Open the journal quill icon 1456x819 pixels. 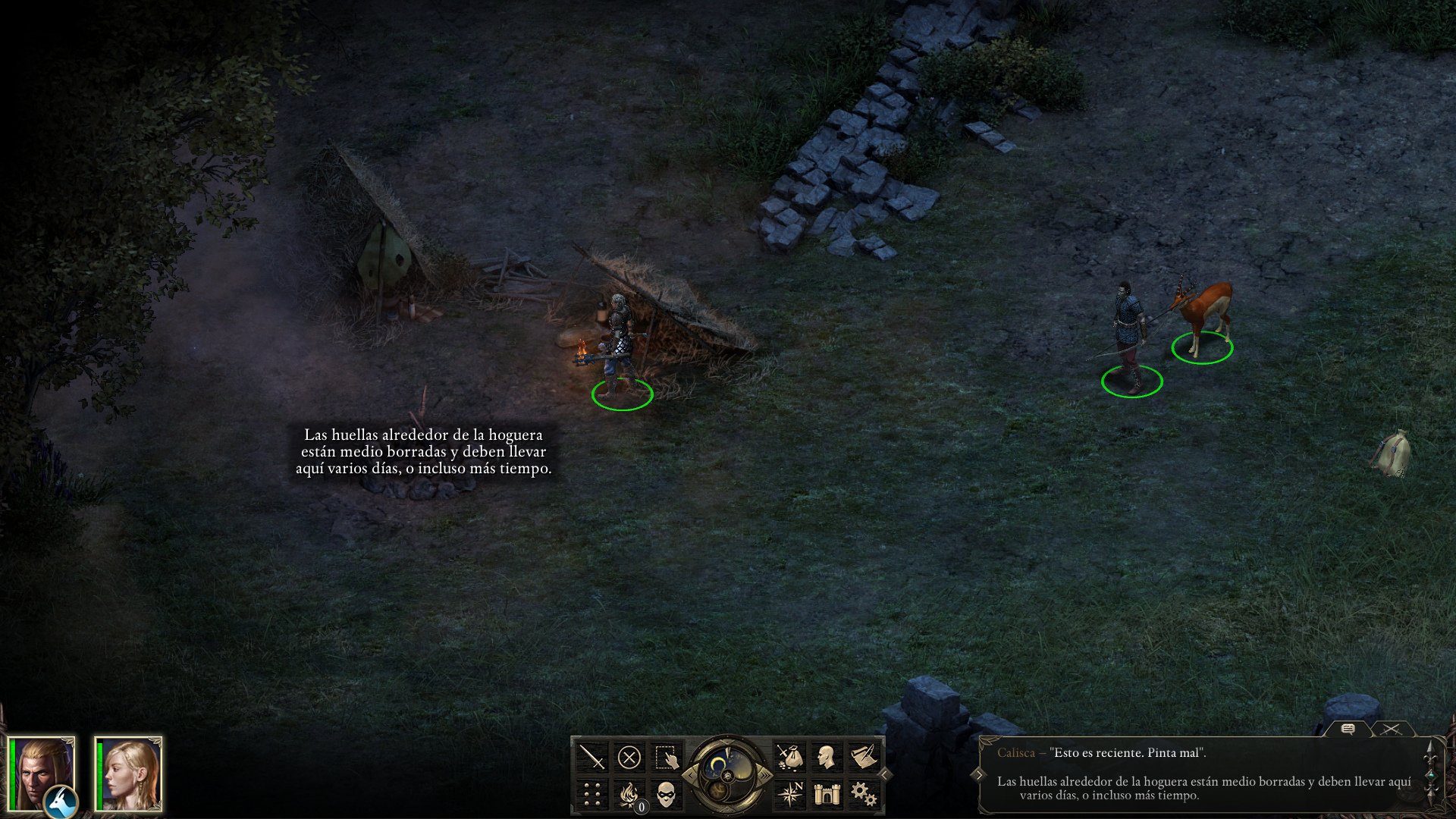point(864,755)
